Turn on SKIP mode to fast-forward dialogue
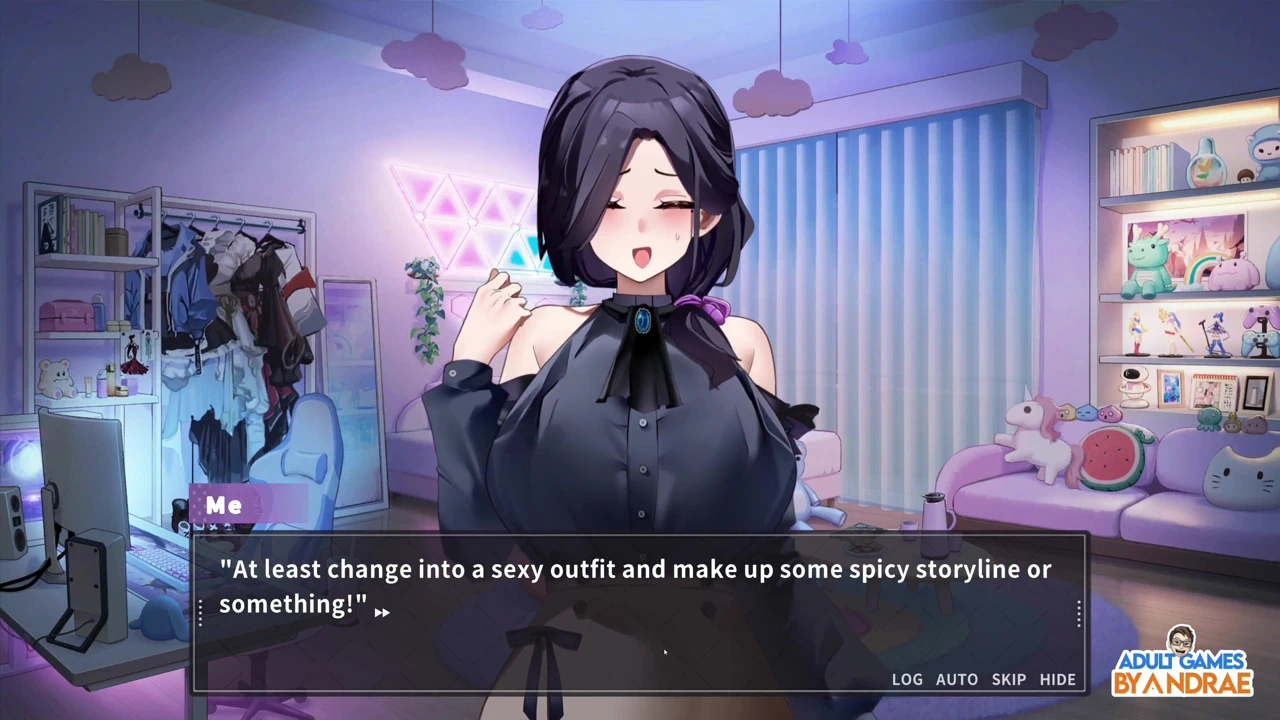Screen dimensions: 1280x720 [x=1008, y=679]
